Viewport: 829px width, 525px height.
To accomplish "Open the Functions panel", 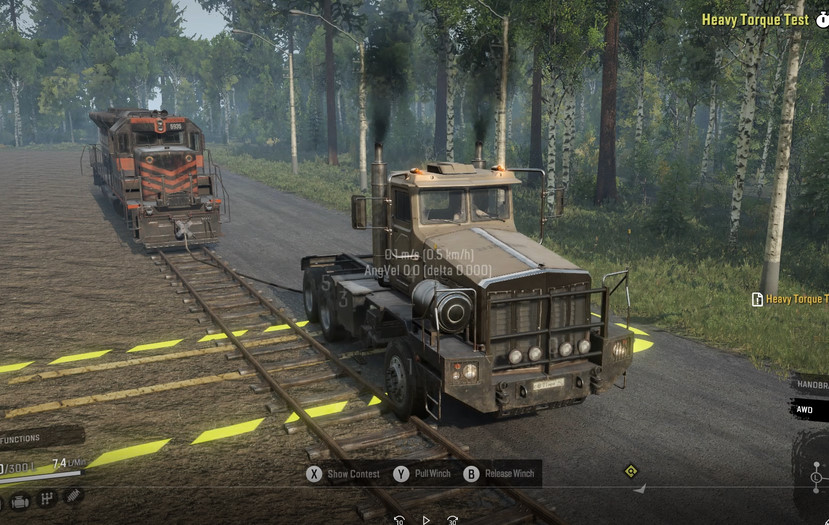I will coord(28,438).
